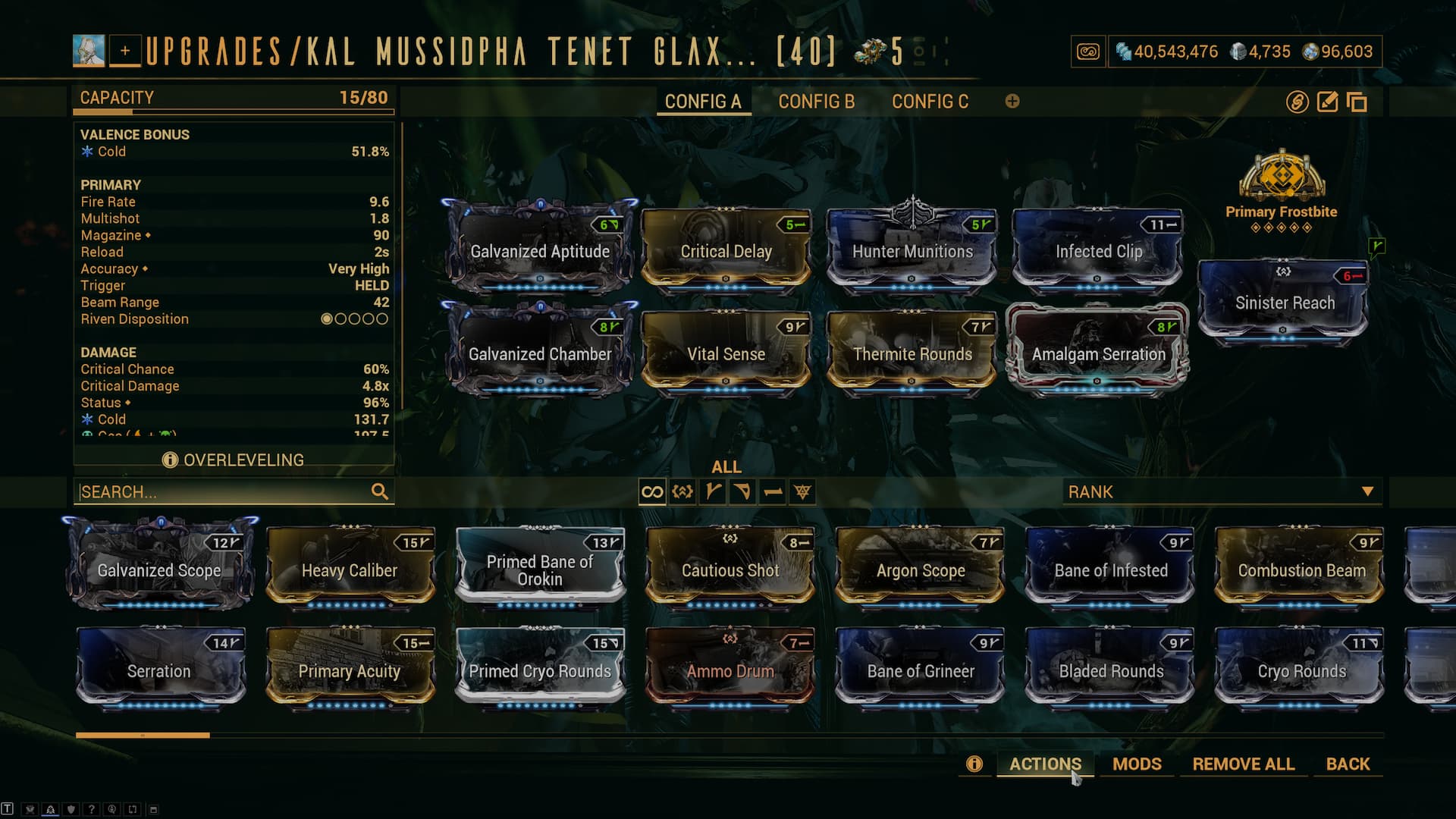Screen dimensions: 1456x819
Task: Go back from upgrades screen
Action: (x=1348, y=764)
